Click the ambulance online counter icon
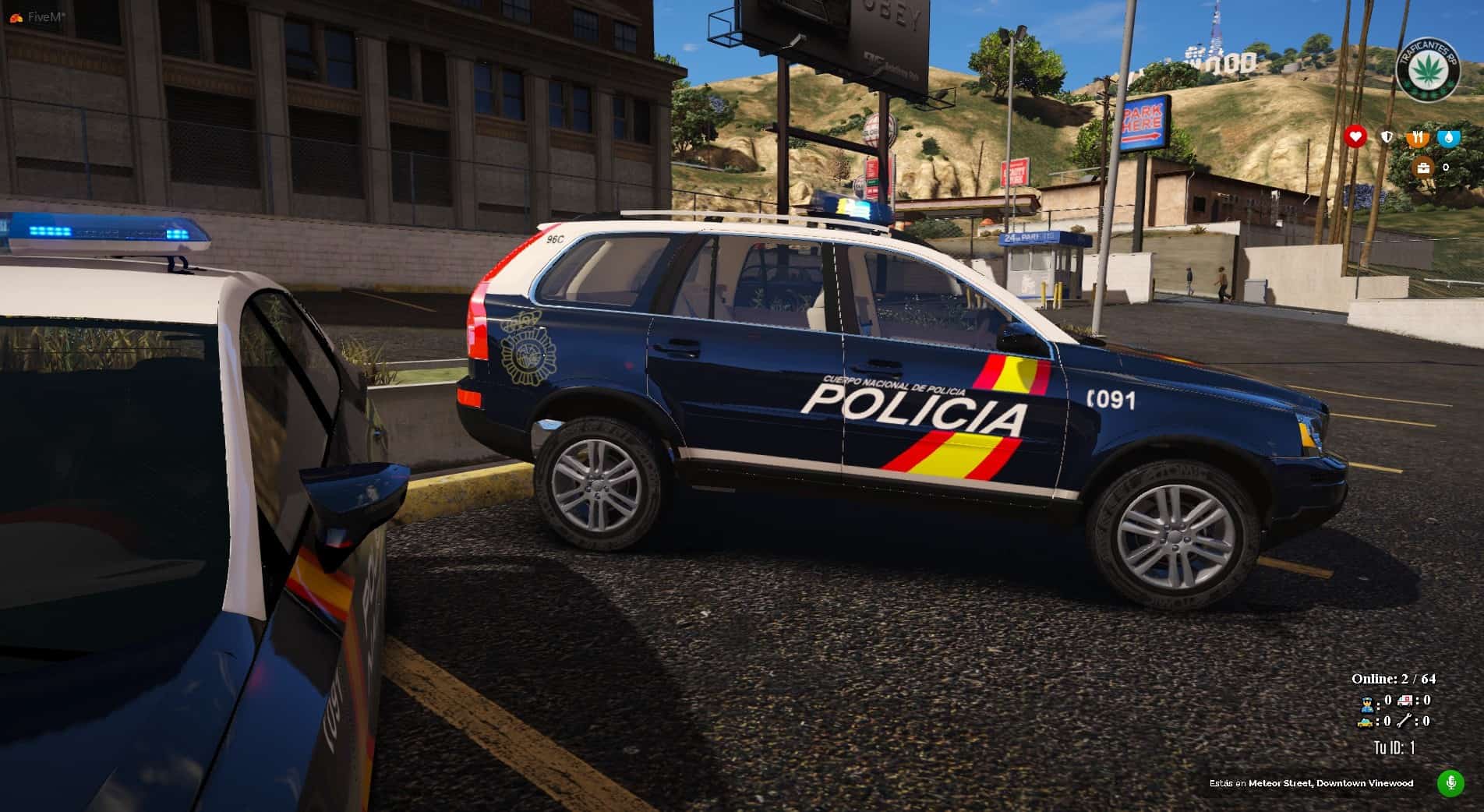The image size is (1484, 812). pyautogui.click(x=1404, y=701)
